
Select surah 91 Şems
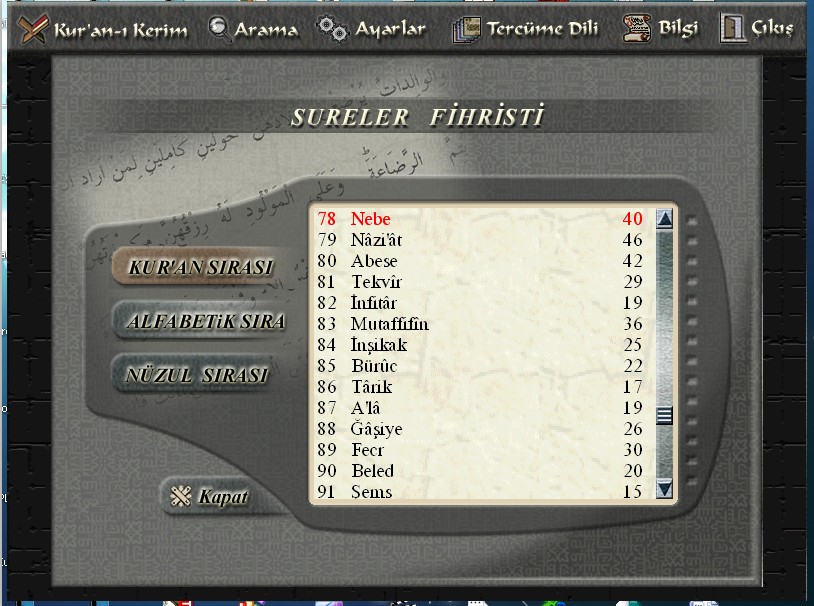371,492
